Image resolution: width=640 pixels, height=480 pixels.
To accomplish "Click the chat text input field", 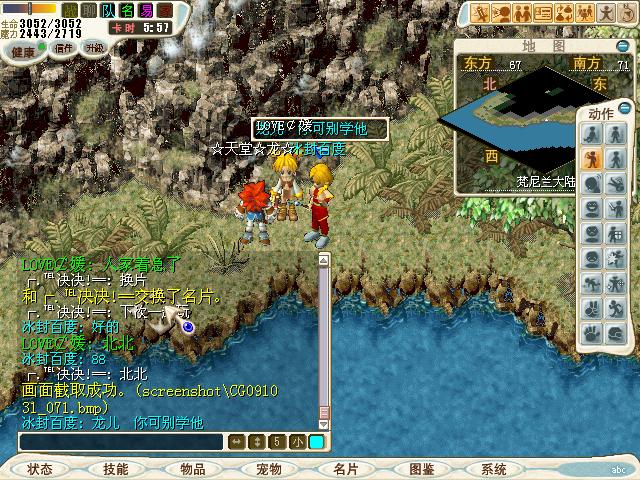I will click(x=122, y=442).
